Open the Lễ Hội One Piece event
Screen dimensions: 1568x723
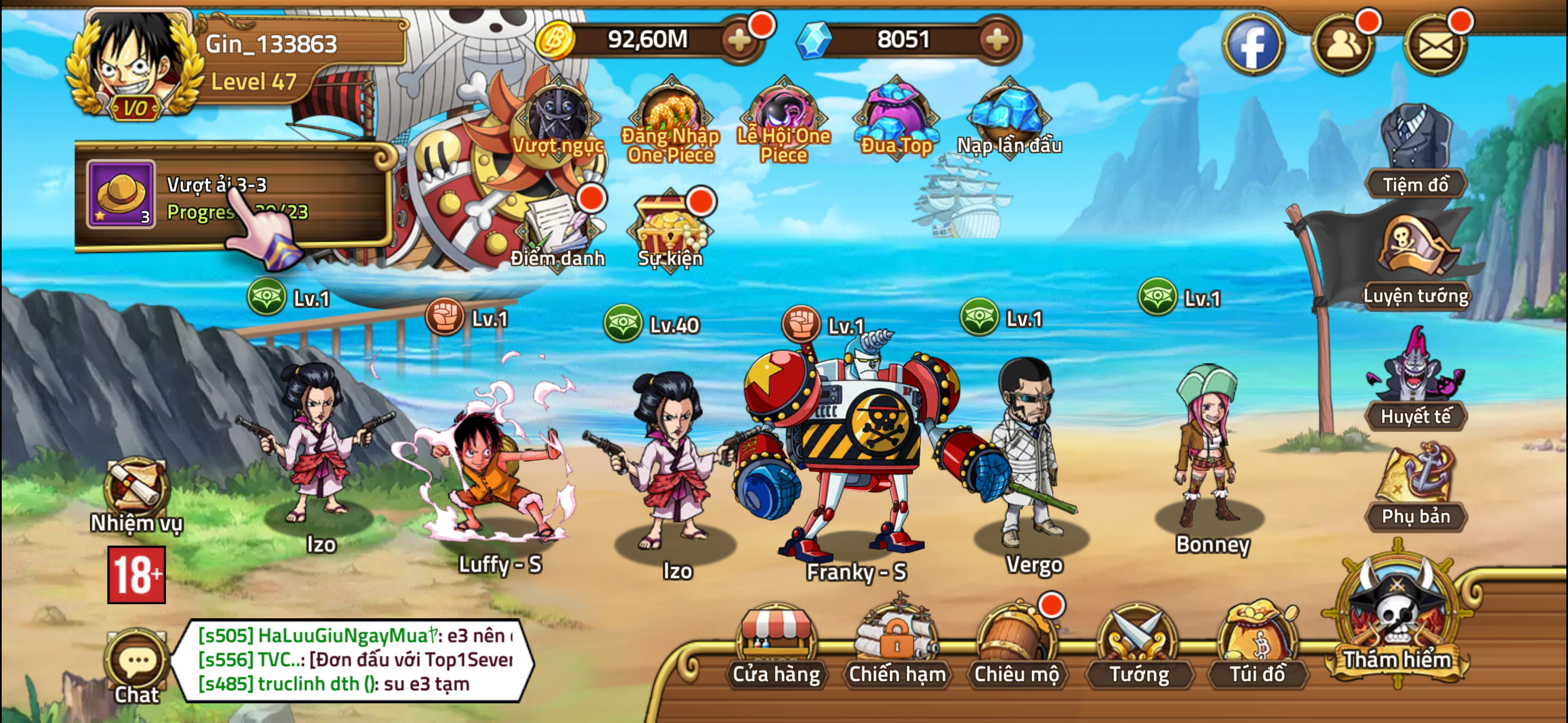(785, 113)
